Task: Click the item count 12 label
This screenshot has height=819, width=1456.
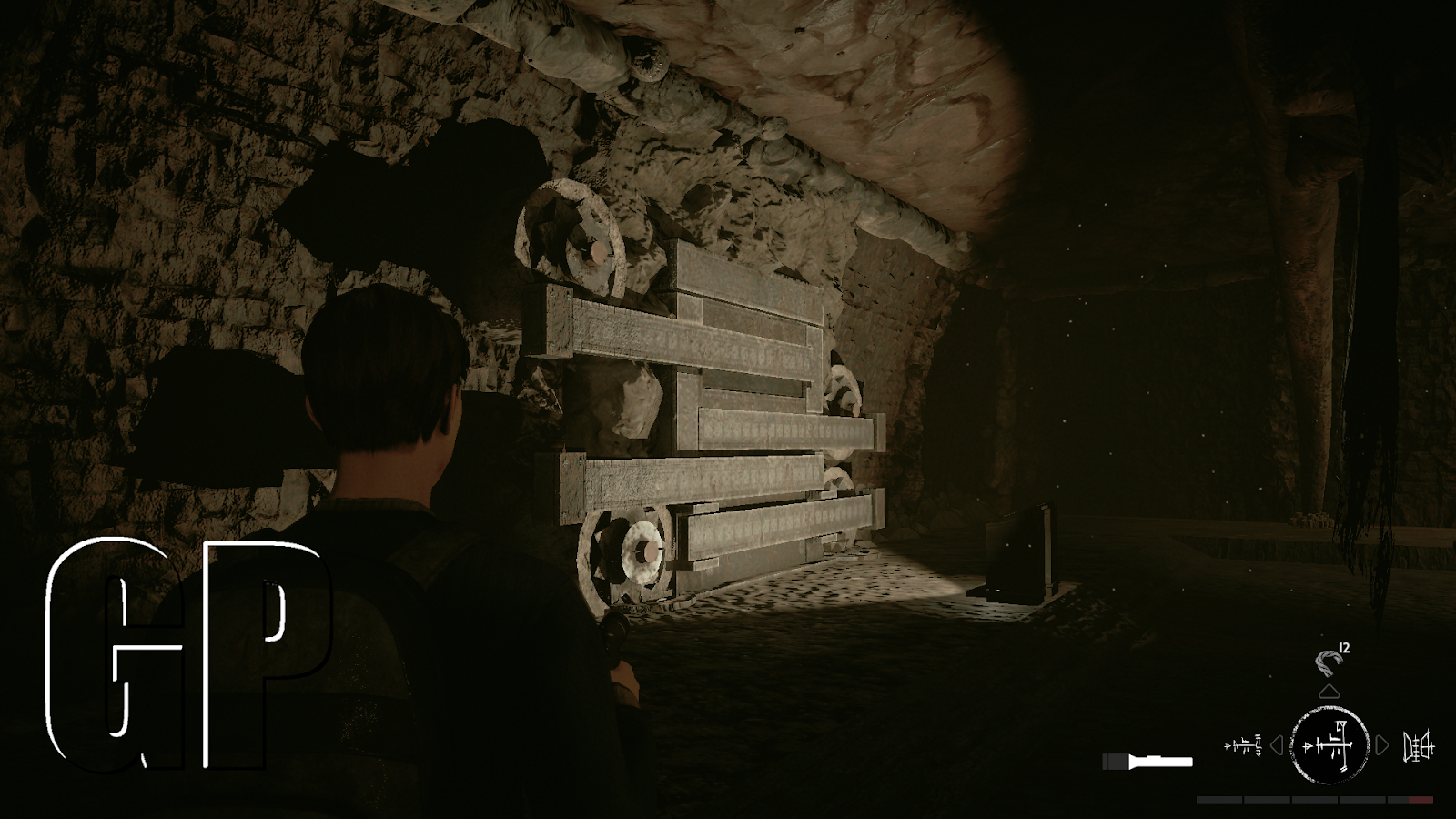Action: (1343, 649)
